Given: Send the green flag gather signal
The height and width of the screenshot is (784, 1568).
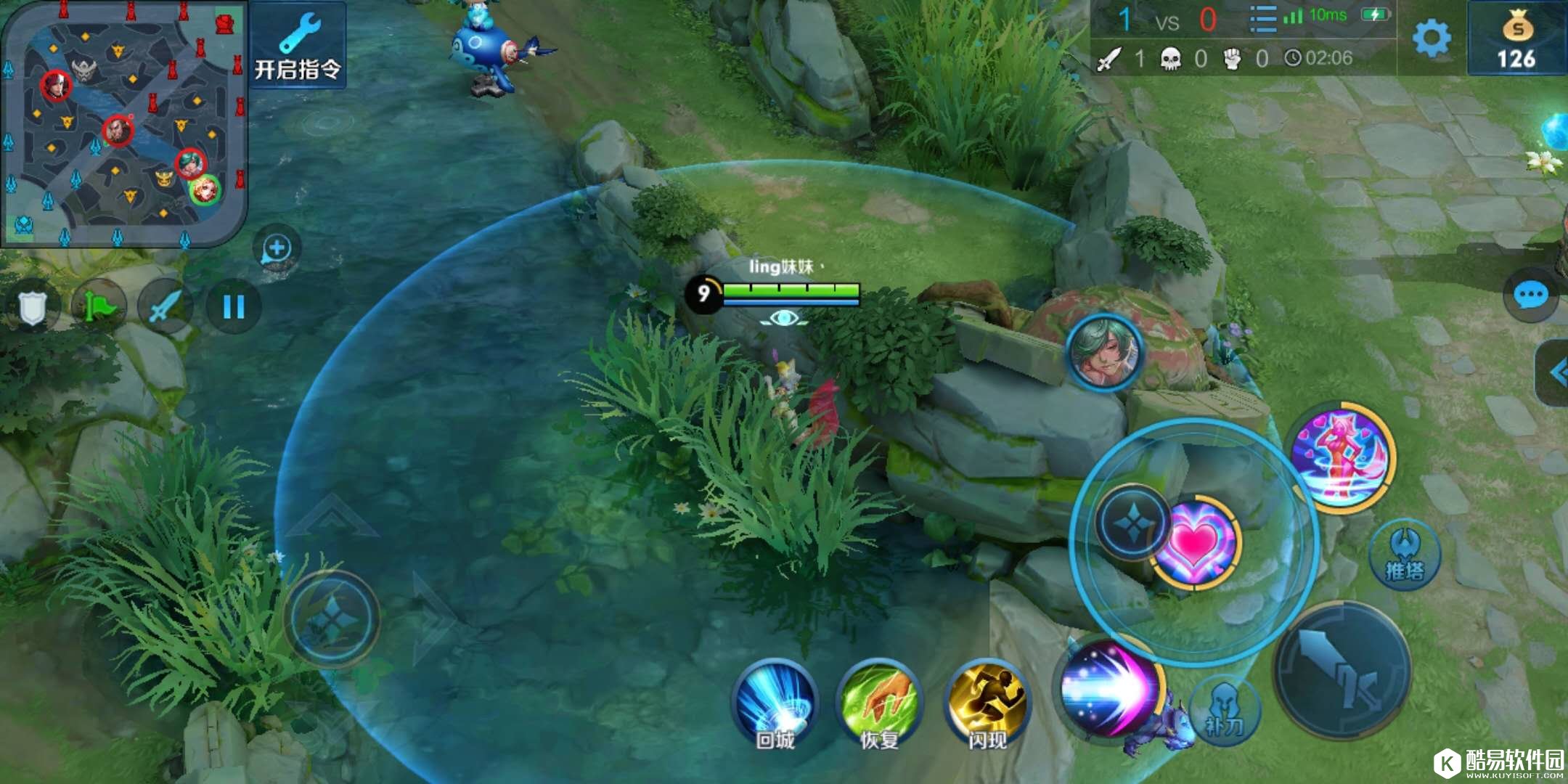Looking at the screenshot, I should pyautogui.click(x=99, y=308).
